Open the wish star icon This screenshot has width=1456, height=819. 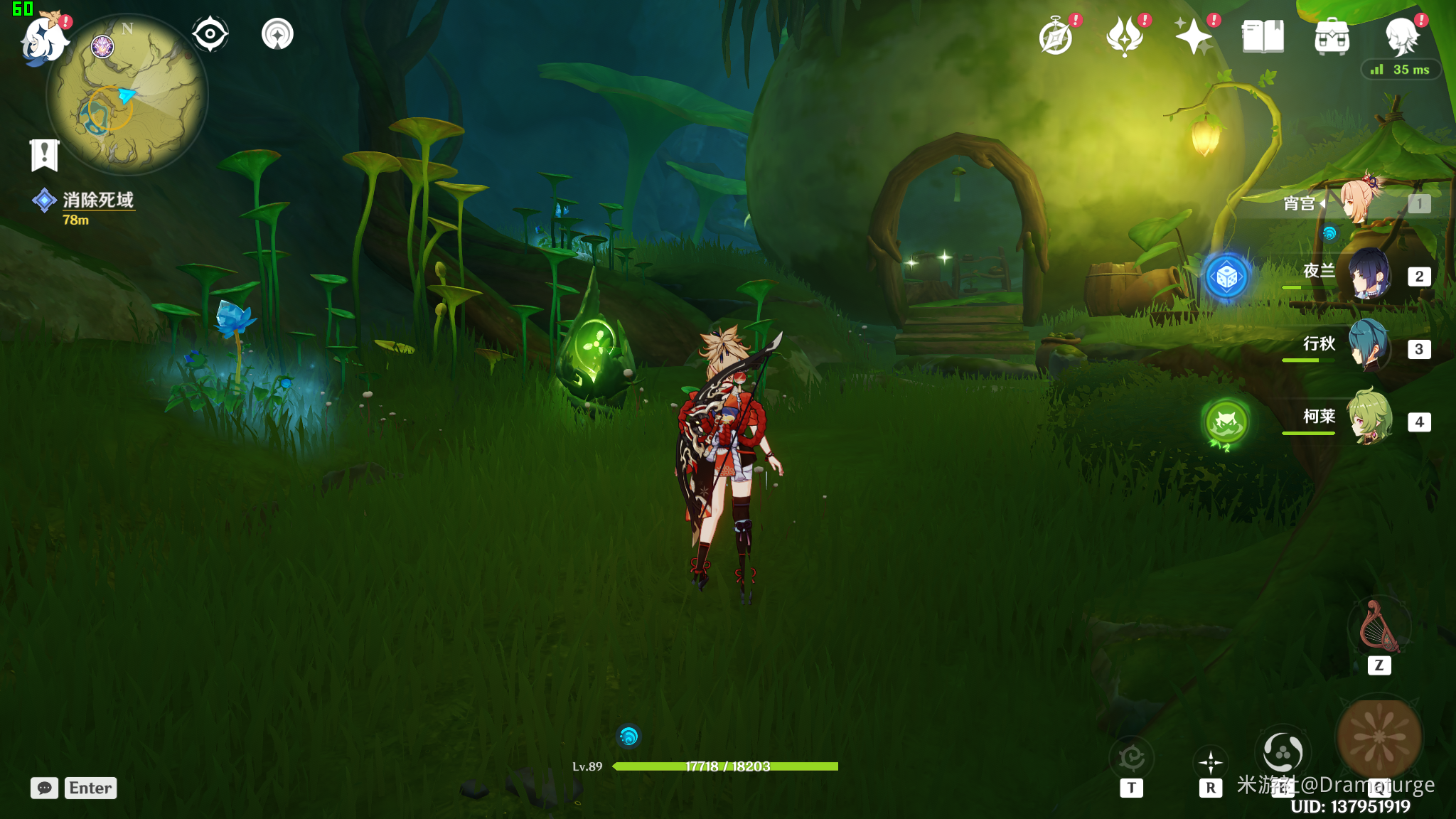click(1194, 37)
